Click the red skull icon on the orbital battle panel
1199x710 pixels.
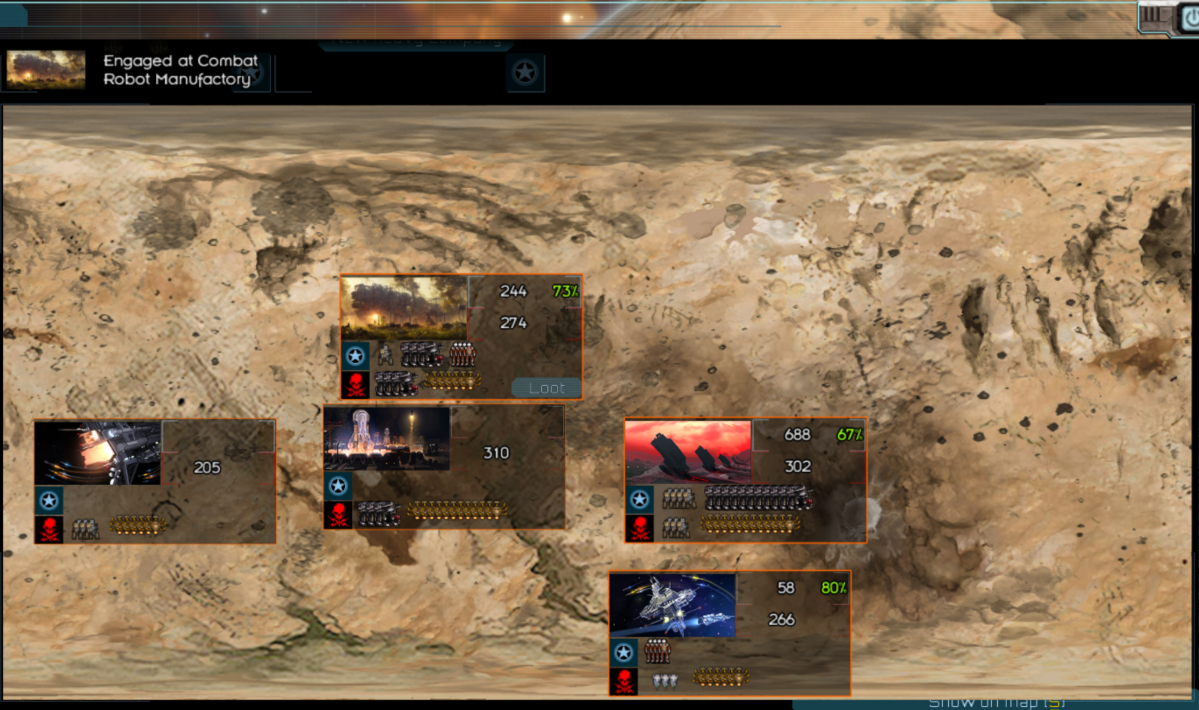624,682
